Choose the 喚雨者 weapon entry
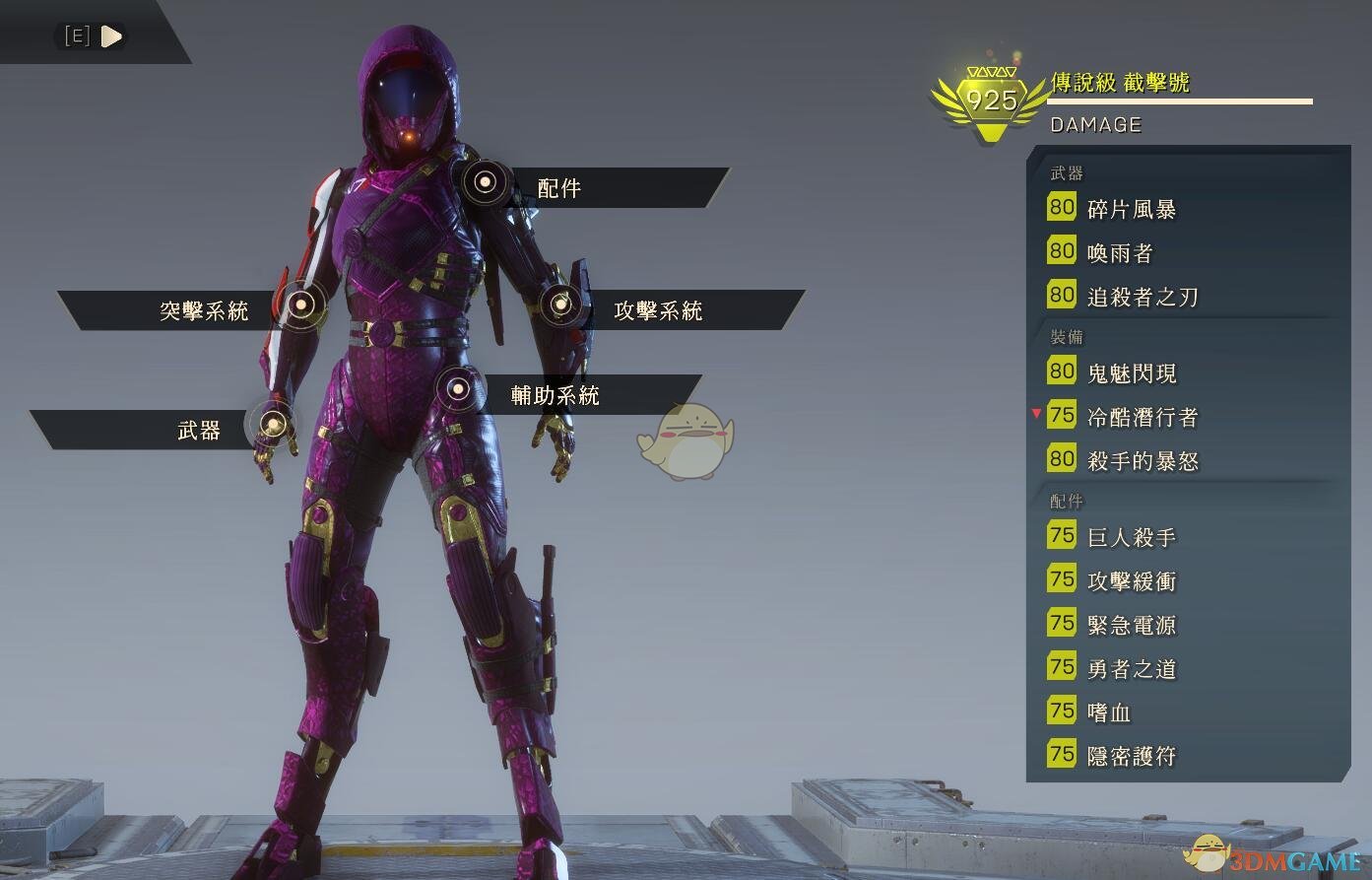1372x880 pixels. coord(1119,253)
